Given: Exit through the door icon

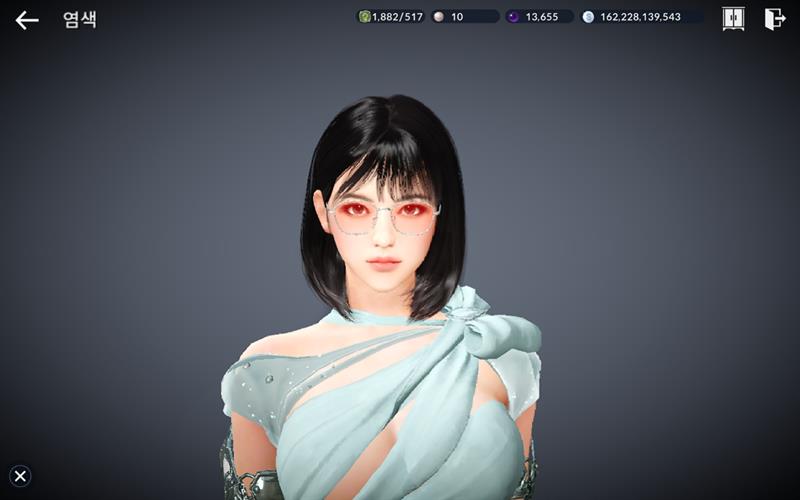Looking at the screenshot, I should coord(775,18).
